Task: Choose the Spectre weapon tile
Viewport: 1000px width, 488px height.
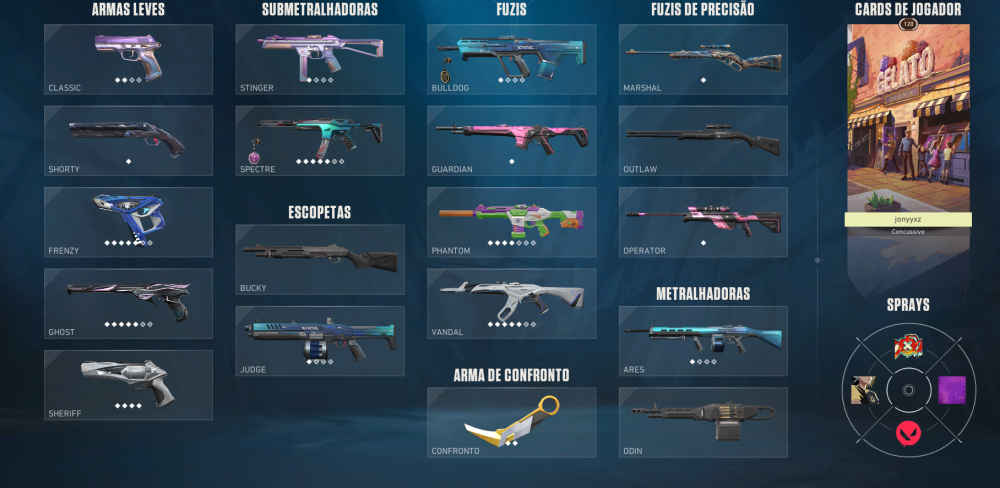Action: coord(320,141)
